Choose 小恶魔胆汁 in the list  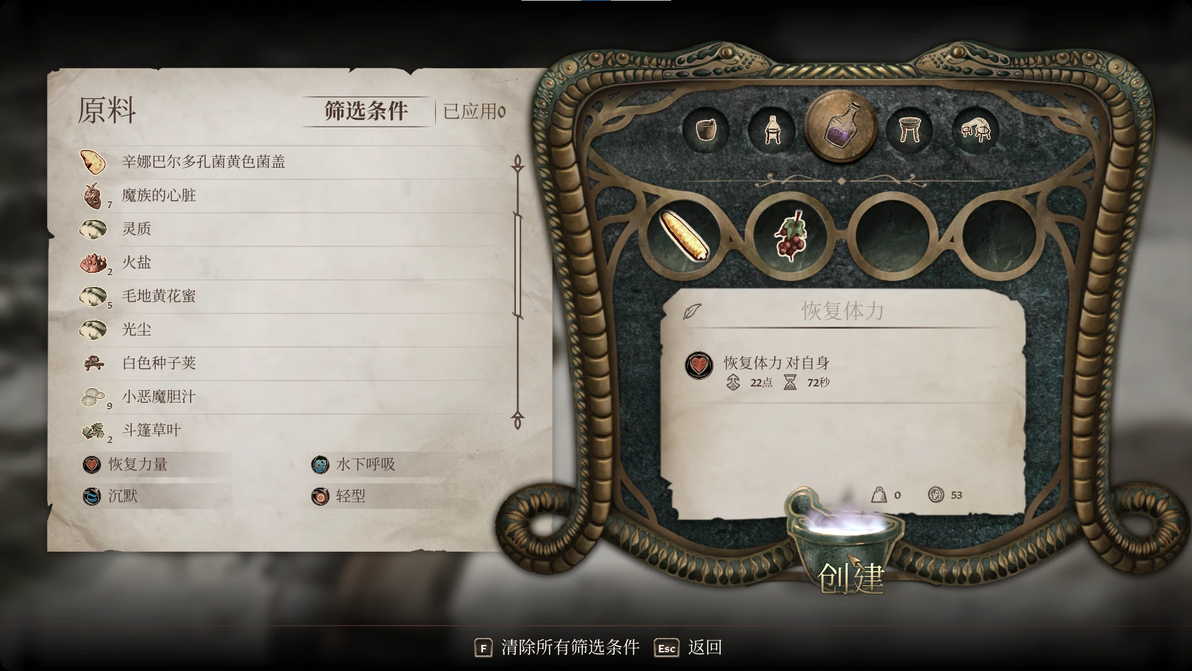159,397
